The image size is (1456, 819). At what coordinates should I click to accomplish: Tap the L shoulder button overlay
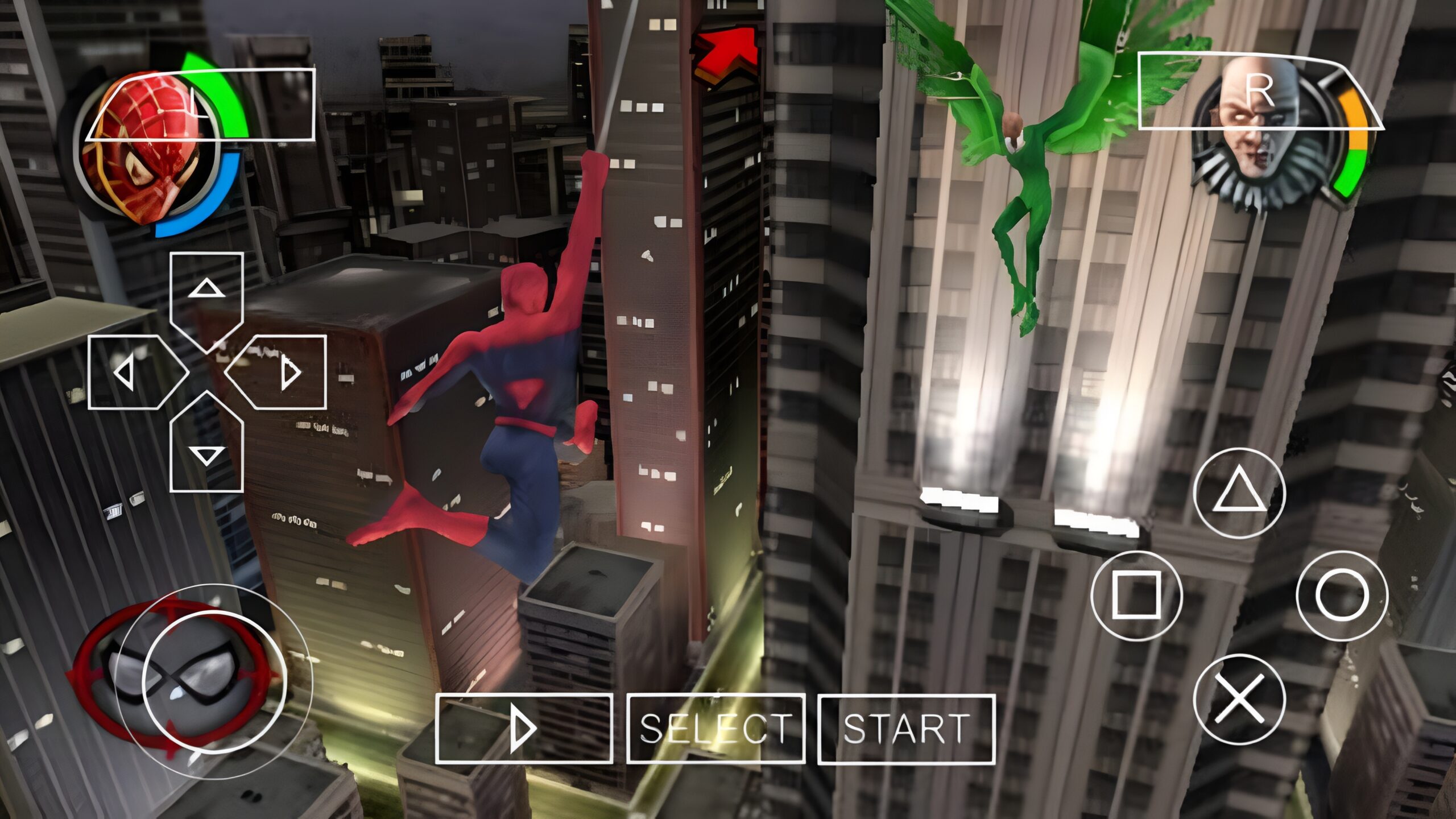point(200,106)
